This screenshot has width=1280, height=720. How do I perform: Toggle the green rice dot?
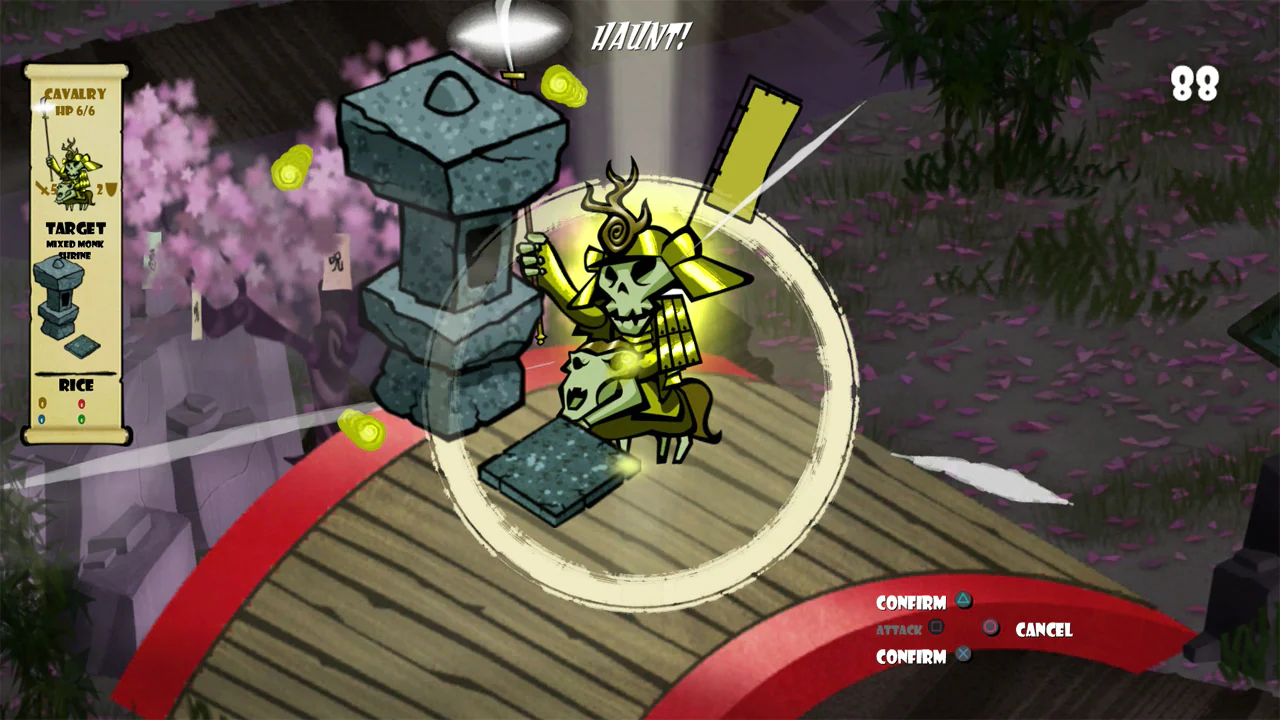[81, 417]
